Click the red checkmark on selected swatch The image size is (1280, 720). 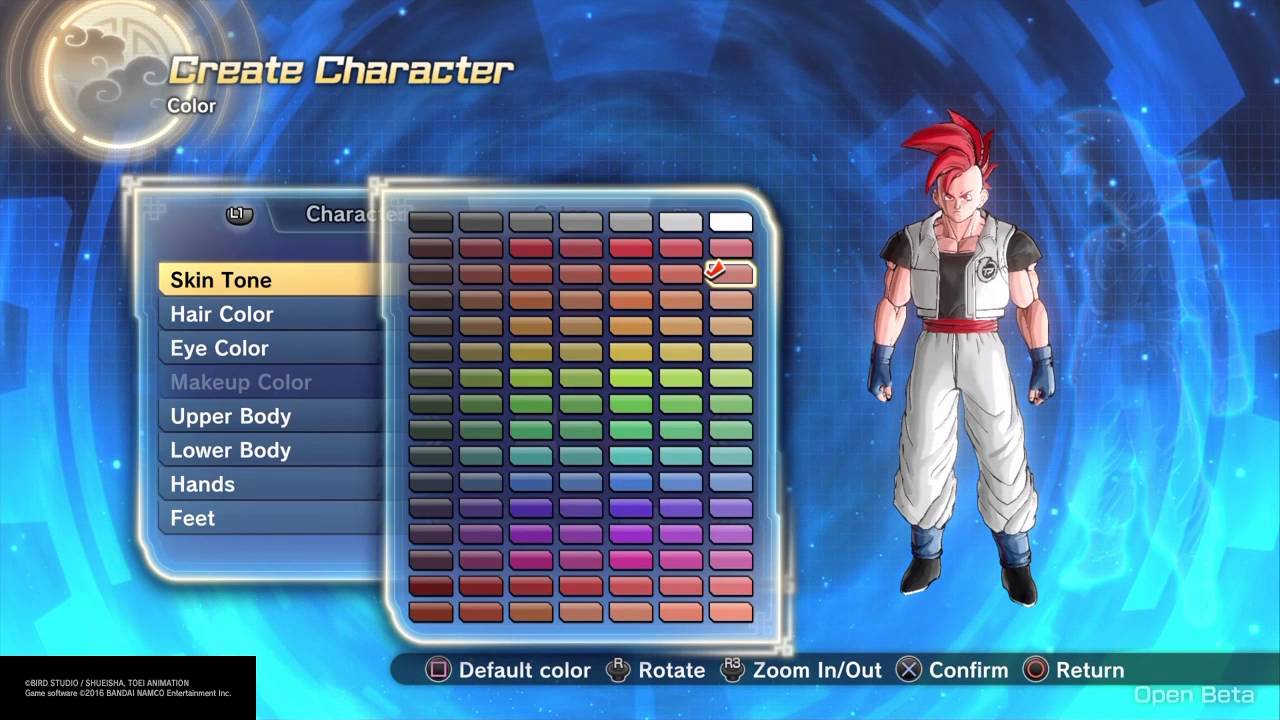pyautogui.click(x=714, y=269)
